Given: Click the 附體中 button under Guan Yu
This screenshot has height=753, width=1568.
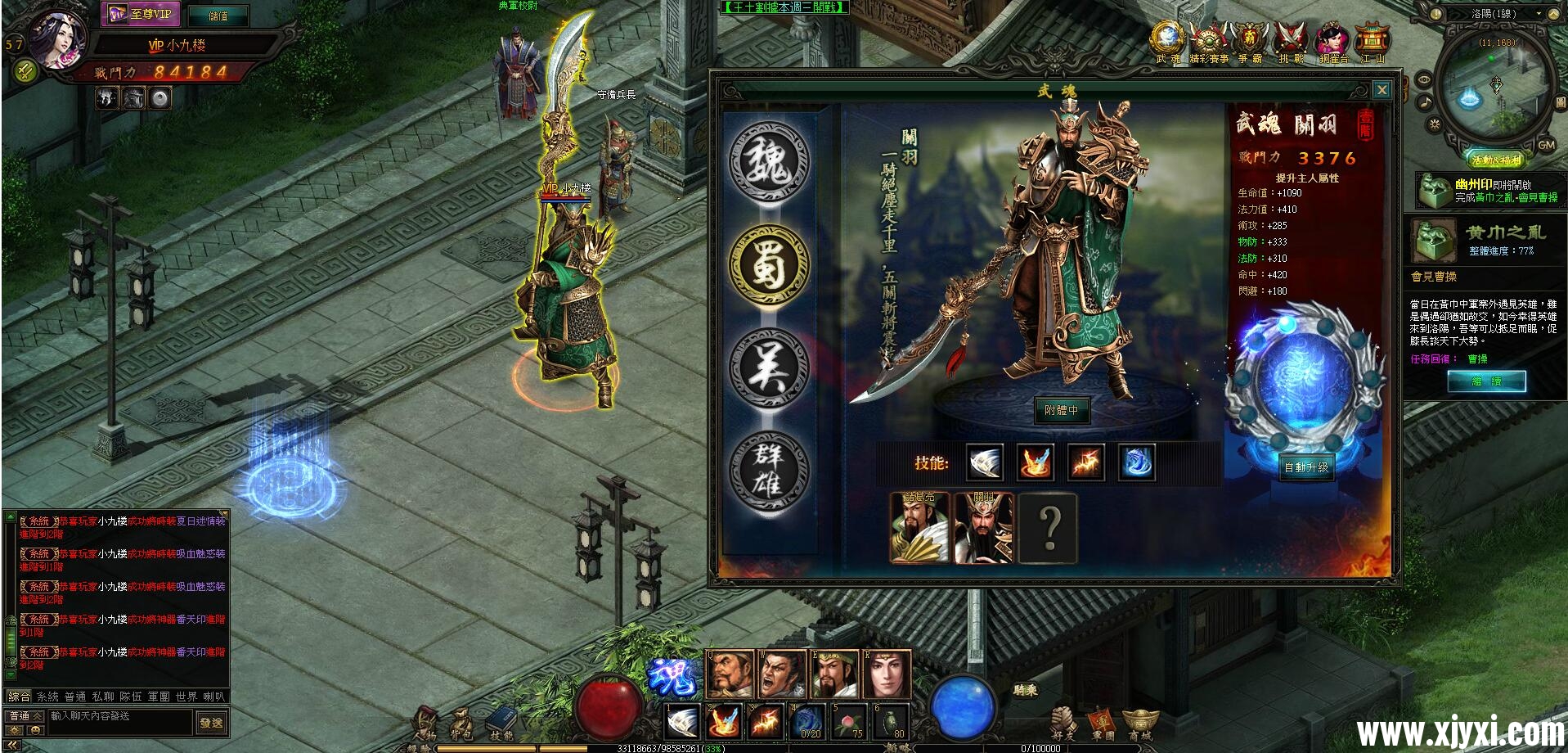Looking at the screenshot, I should tap(1061, 410).
